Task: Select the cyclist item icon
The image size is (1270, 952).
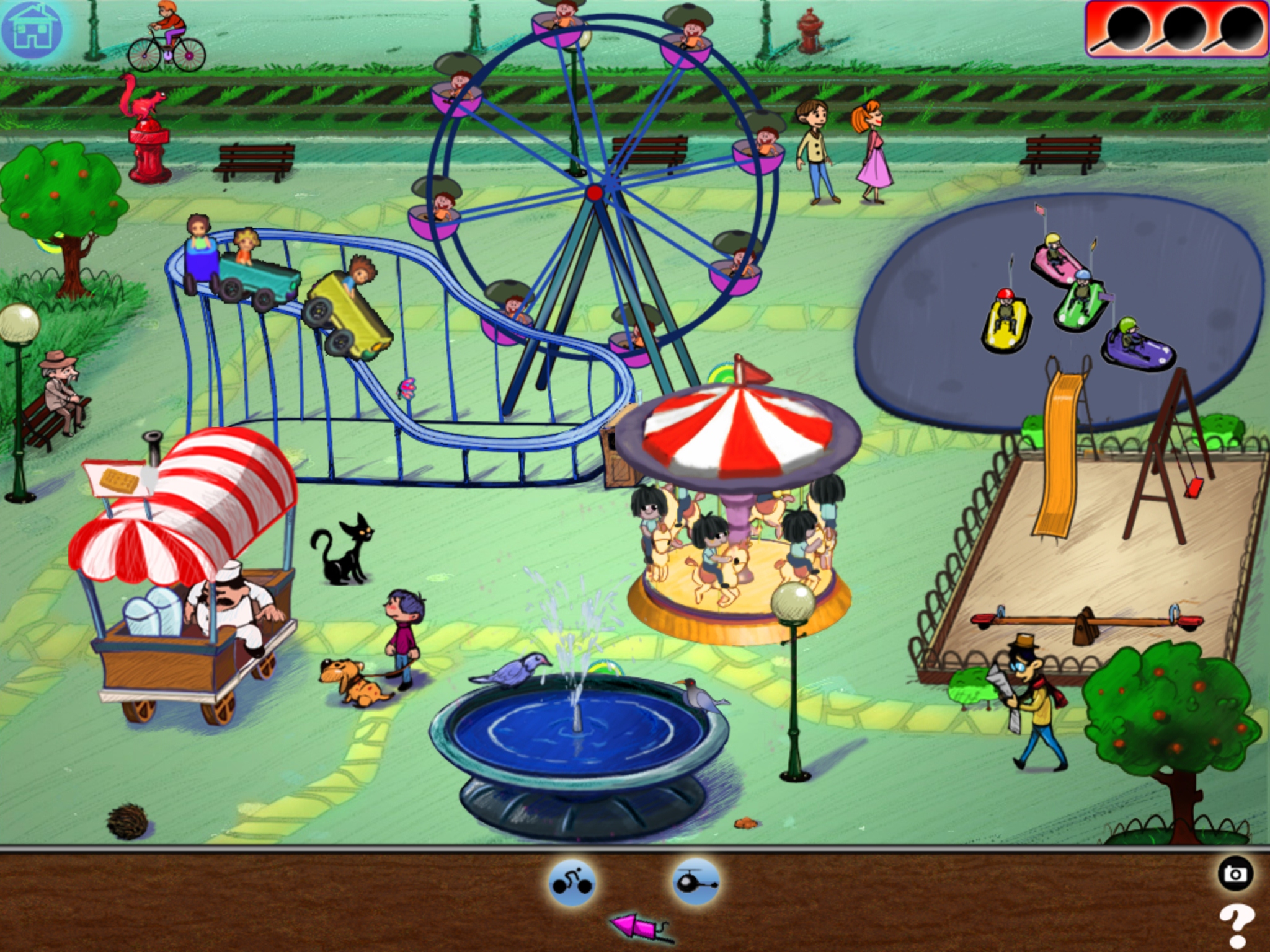Action: [571, 883]
